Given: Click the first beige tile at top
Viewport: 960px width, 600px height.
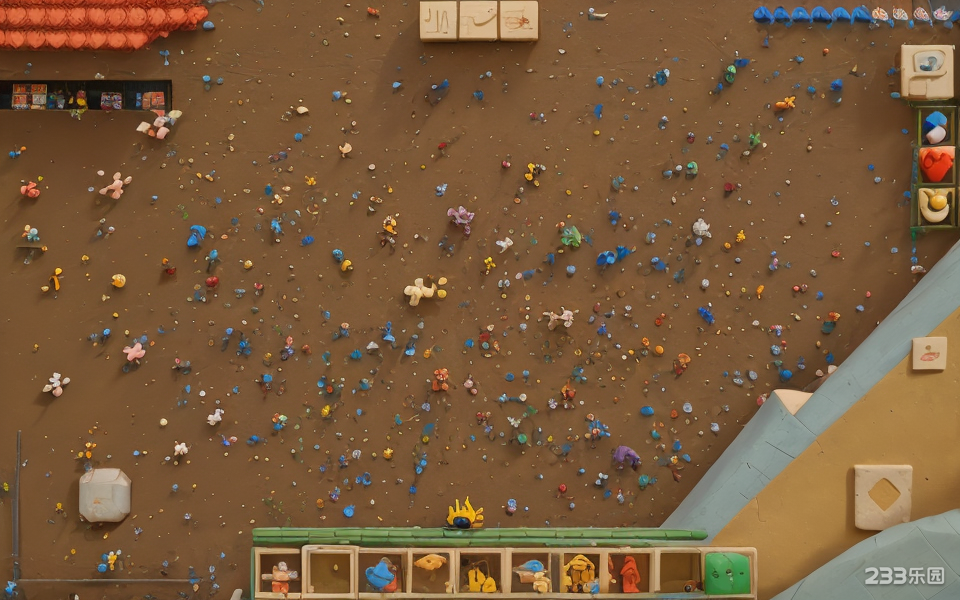Looking at the screenshot, I should click(x=438, y=20).
